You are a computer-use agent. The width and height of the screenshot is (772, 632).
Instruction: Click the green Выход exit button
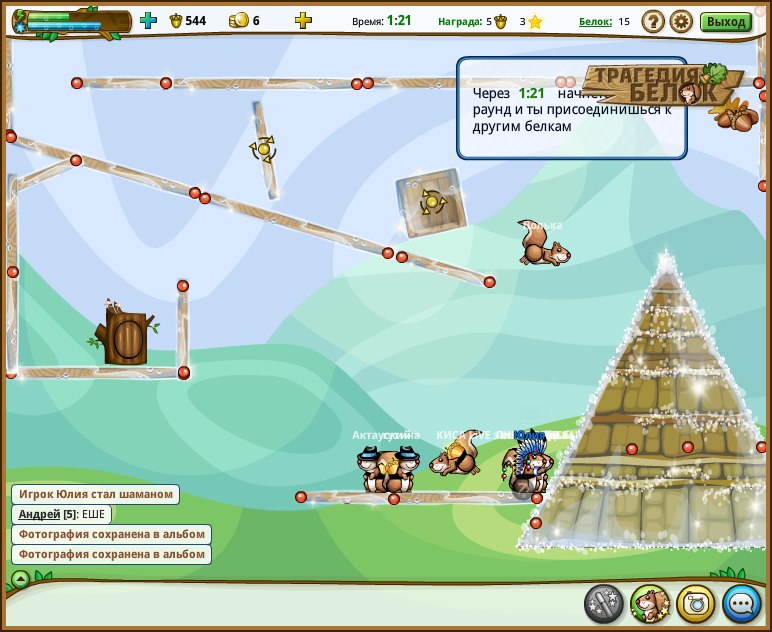pyautogui.click(x=725, y=21)
